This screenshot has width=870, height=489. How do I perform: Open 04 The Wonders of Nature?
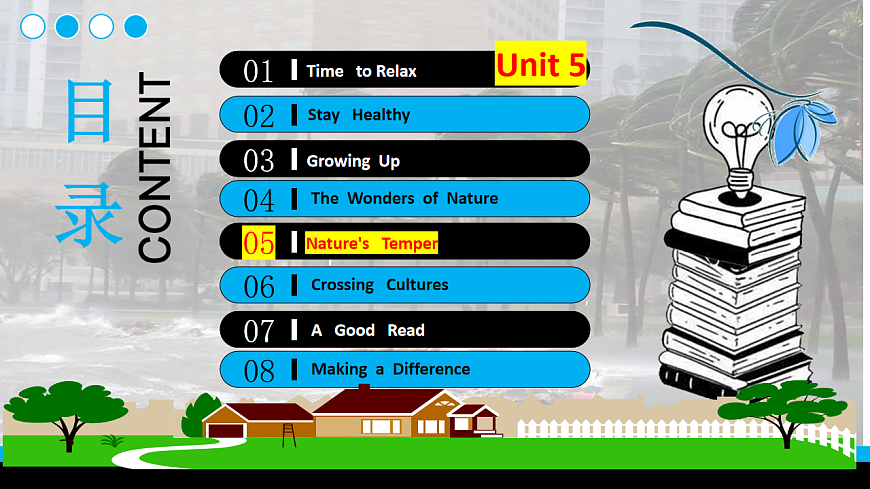point(403,198)
